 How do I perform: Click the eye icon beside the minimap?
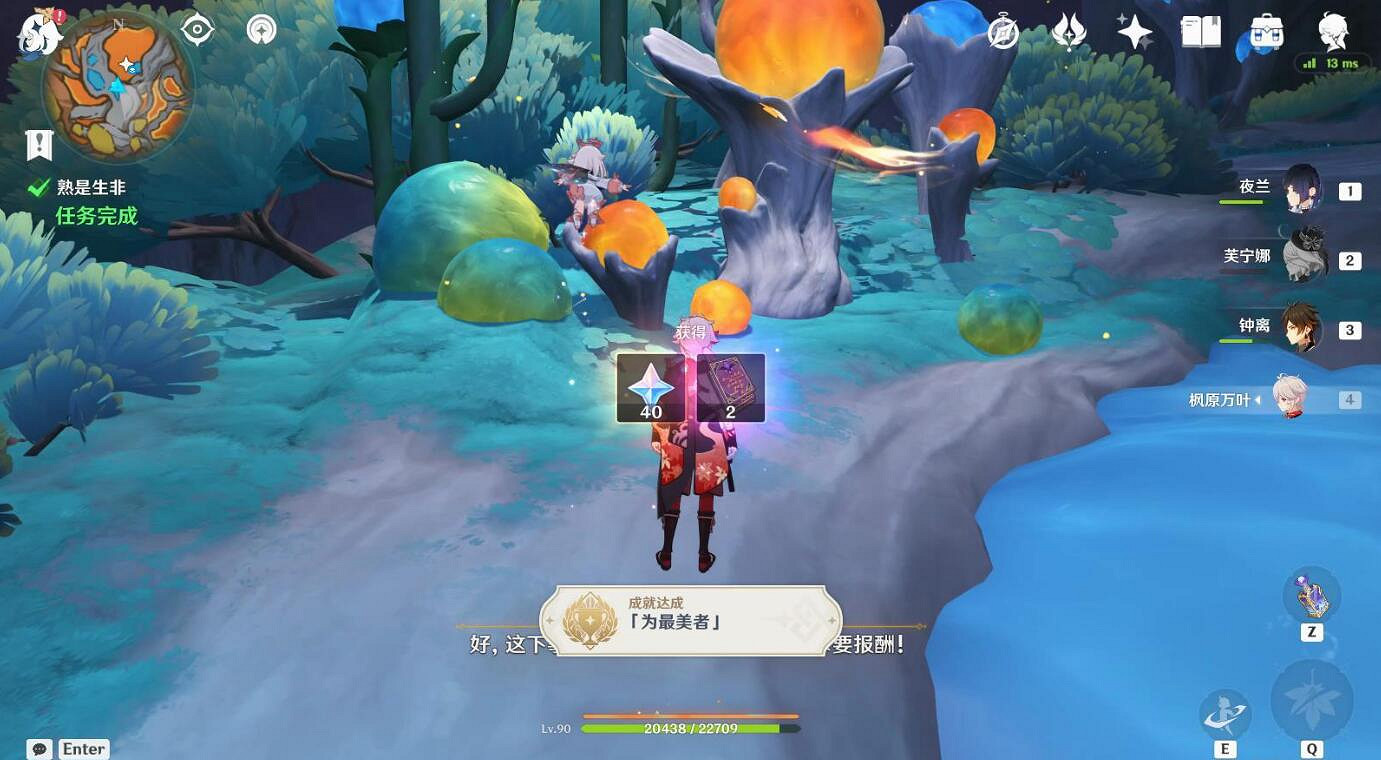197,29
